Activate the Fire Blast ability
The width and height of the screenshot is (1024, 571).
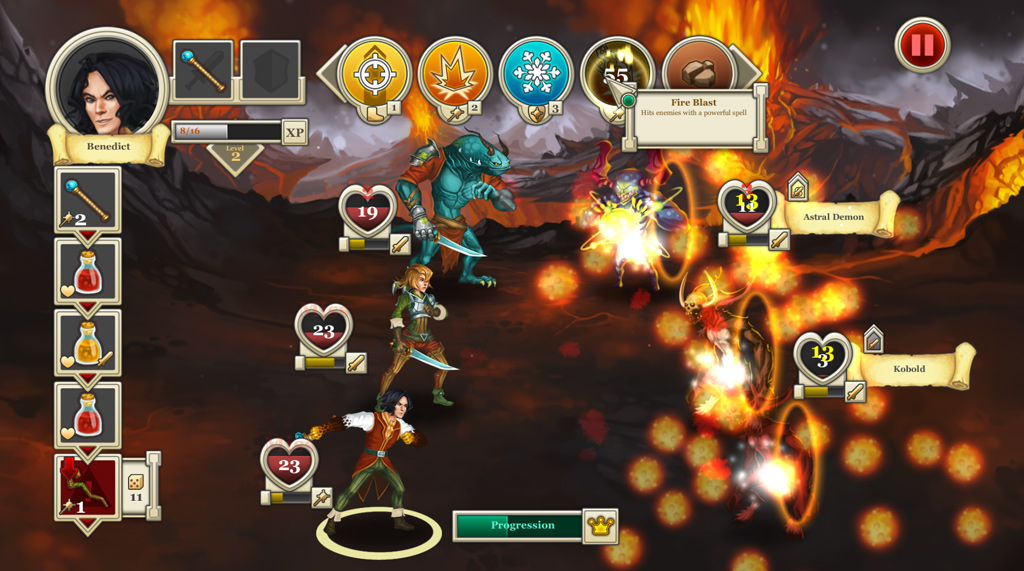[x=614, y=70]
